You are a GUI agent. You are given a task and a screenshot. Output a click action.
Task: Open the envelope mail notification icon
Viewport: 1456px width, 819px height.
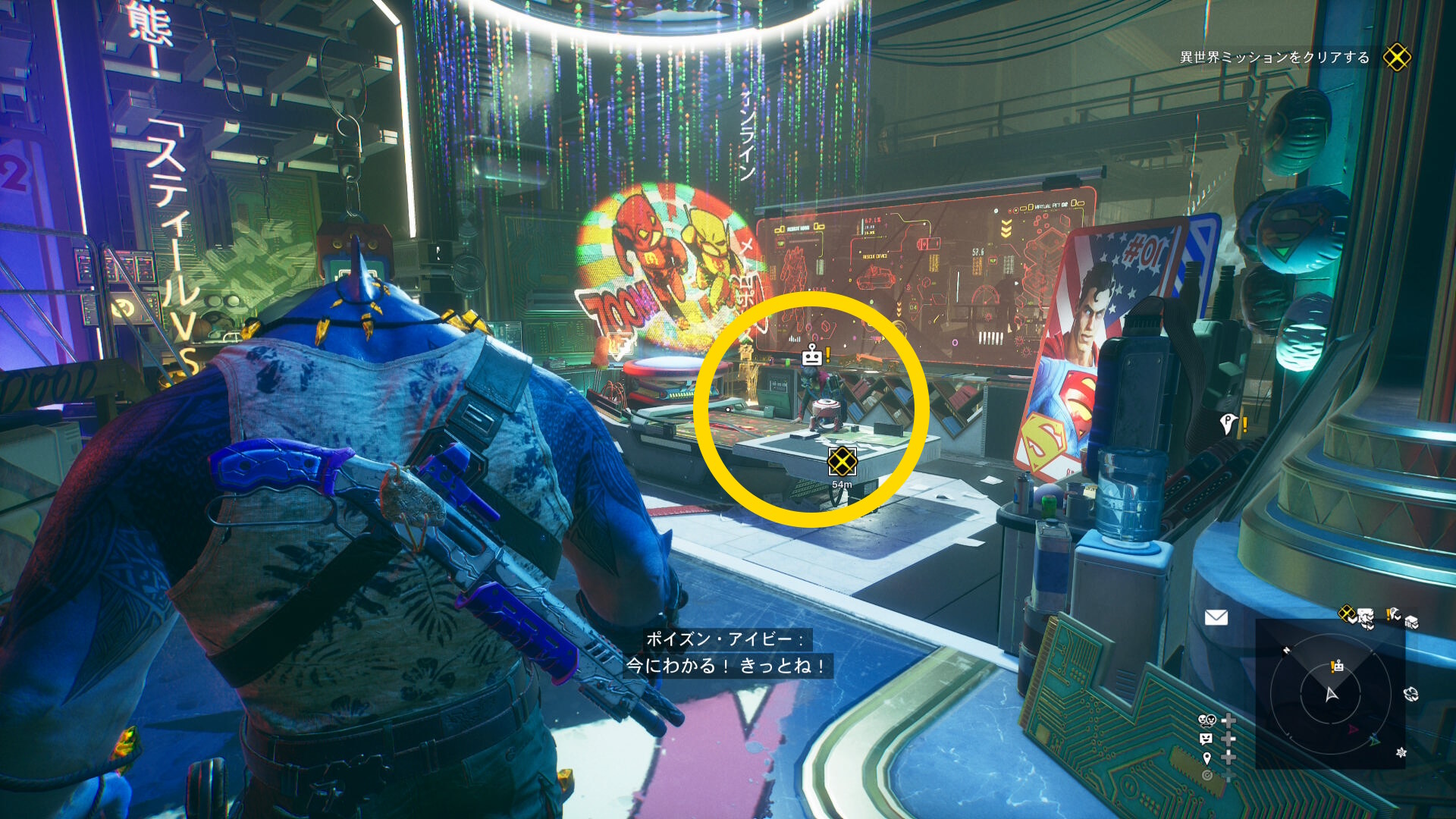[x=1216, y=618]
